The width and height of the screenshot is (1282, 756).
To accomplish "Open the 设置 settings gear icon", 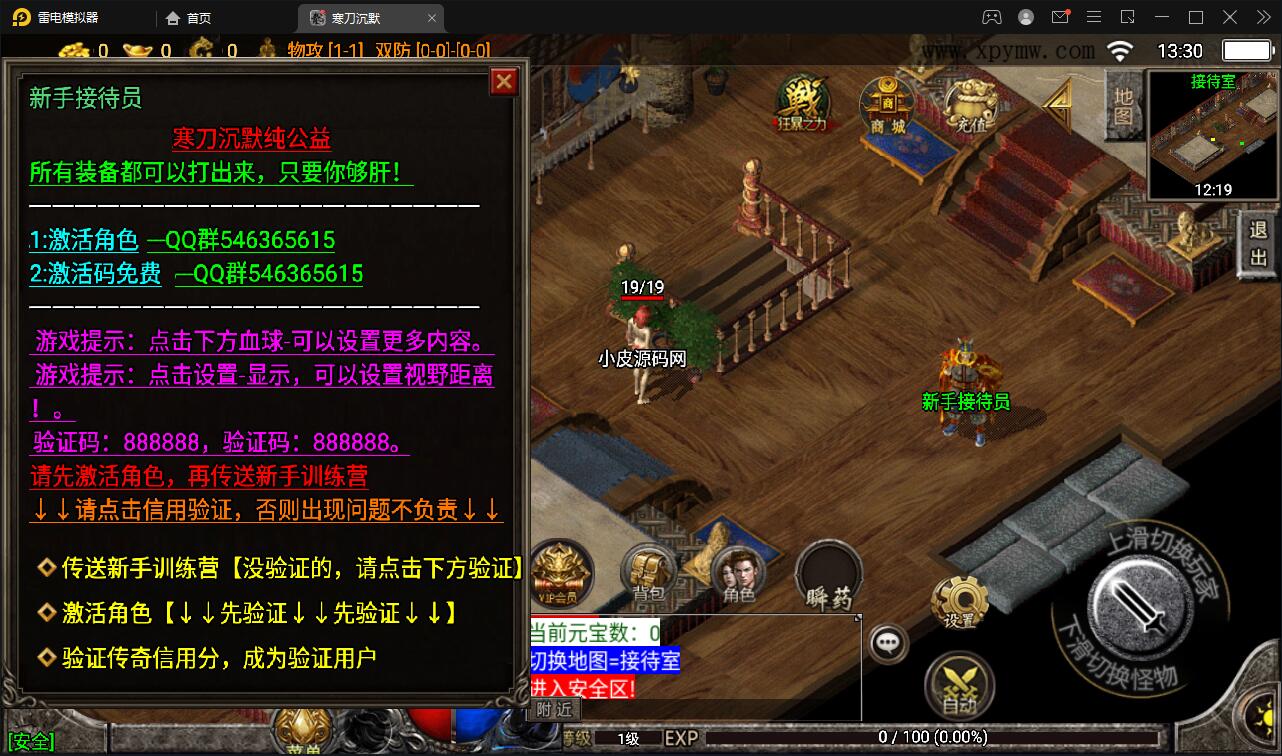I will pyautogui.click(x=961, y=598).
